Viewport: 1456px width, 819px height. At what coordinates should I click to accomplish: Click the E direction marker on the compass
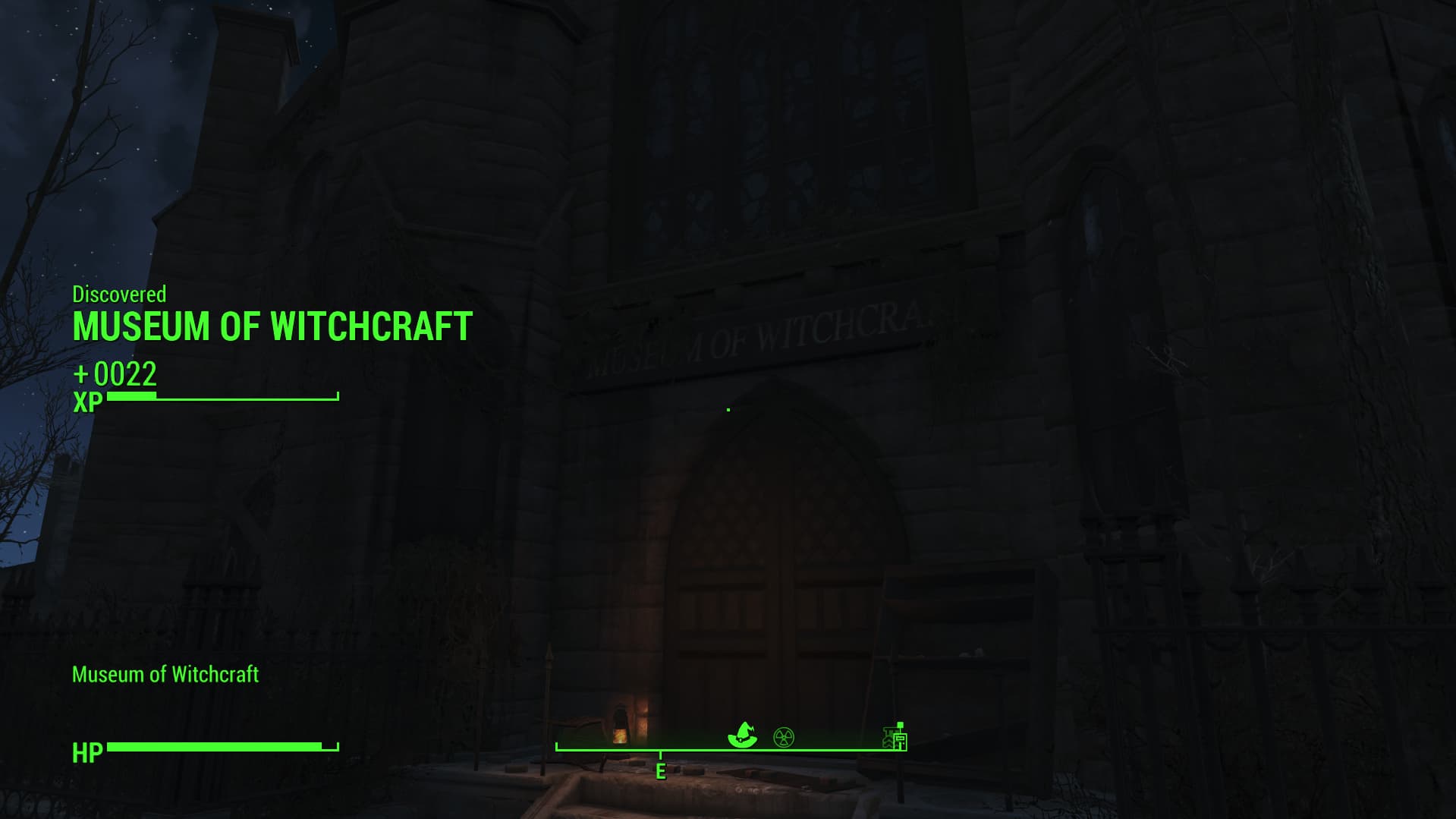(x=659, y=772)
